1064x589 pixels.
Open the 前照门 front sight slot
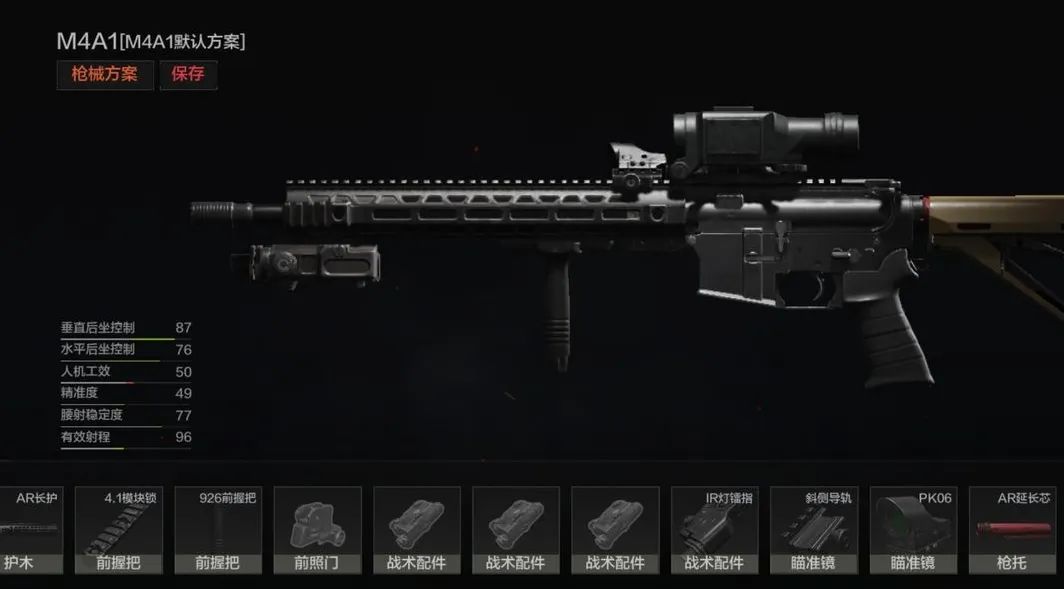pyautogui.click(x=317, y=530)
